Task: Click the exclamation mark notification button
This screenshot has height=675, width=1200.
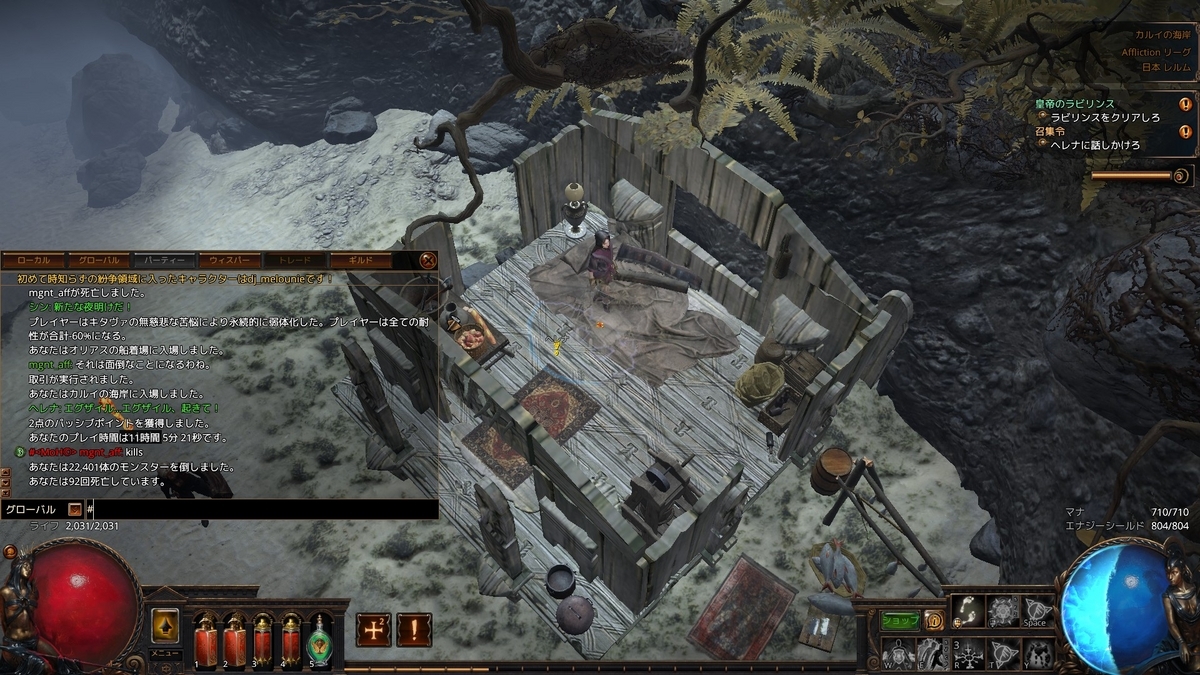Action: (x=414, y=629)
